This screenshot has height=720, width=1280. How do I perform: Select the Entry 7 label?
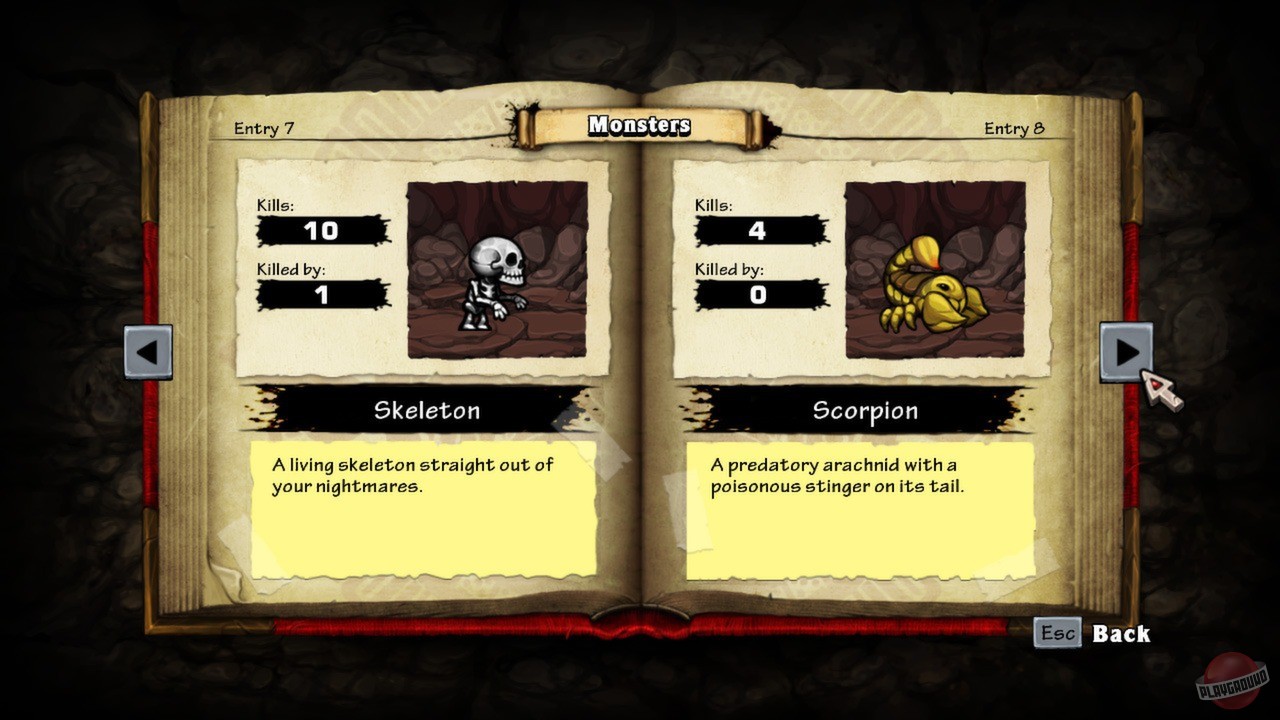point(262,128)
